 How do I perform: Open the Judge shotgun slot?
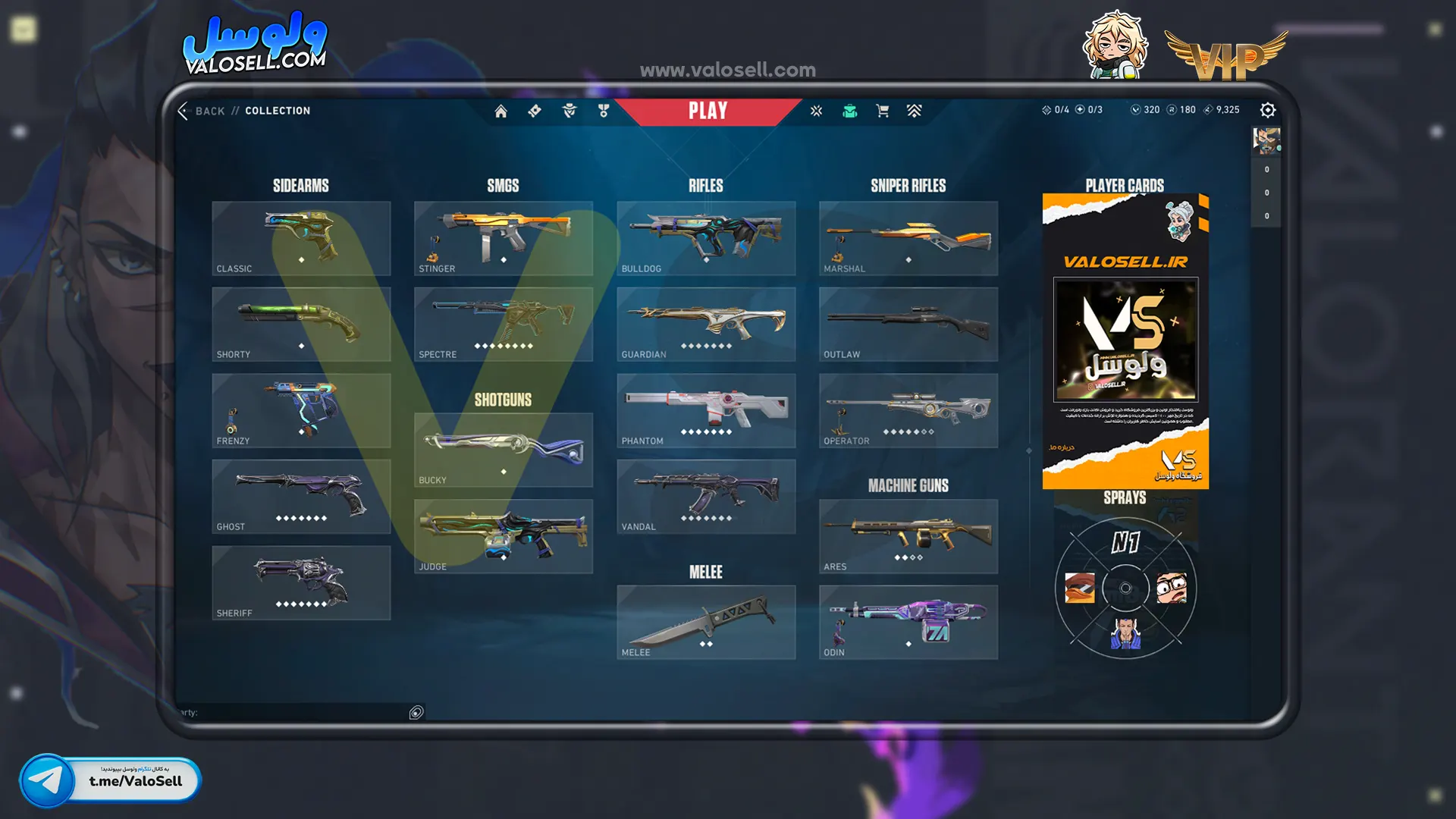pyautogui.click(x=503, y=536)
